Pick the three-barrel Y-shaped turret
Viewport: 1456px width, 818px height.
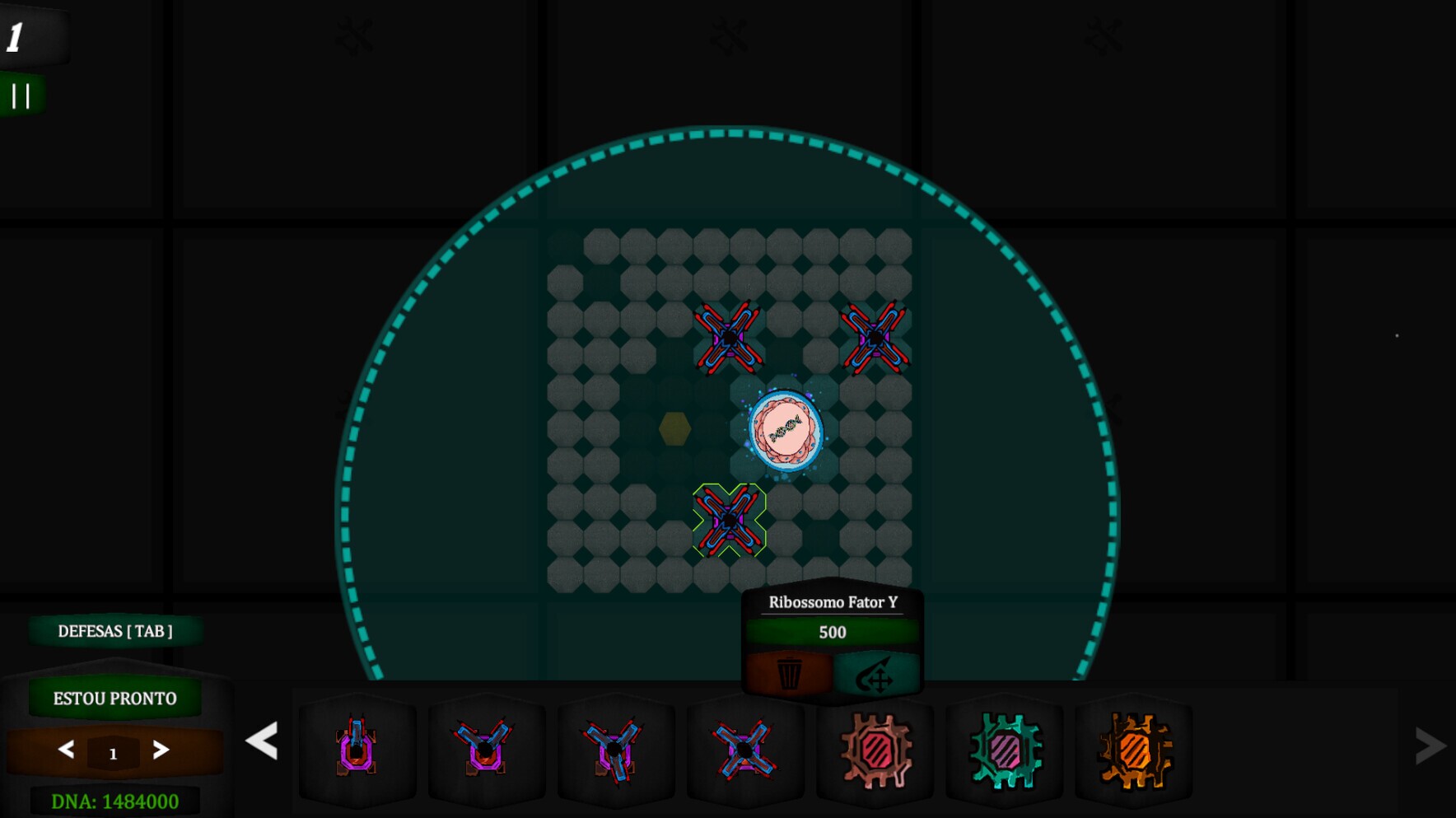614,748
